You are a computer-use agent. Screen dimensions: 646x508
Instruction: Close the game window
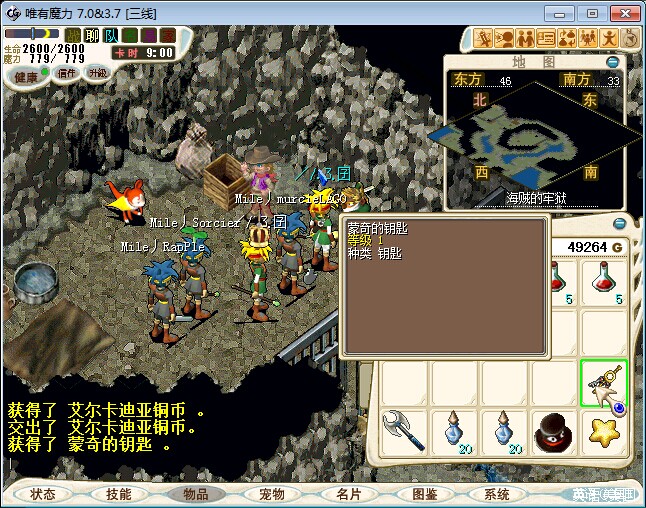pyautogui.click(x=621, y=13)
